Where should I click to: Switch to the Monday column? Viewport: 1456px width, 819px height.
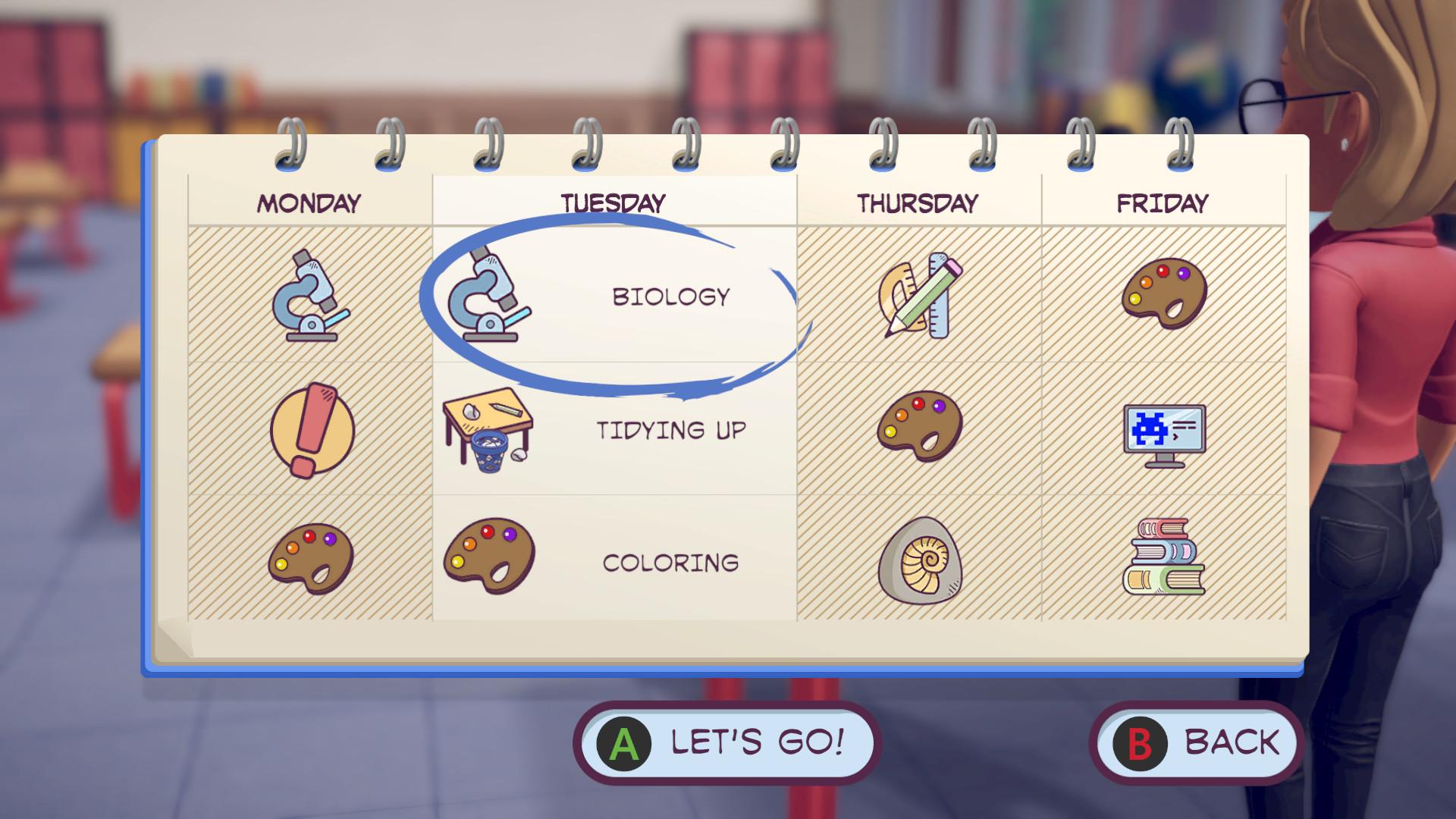tap(308, 202)
